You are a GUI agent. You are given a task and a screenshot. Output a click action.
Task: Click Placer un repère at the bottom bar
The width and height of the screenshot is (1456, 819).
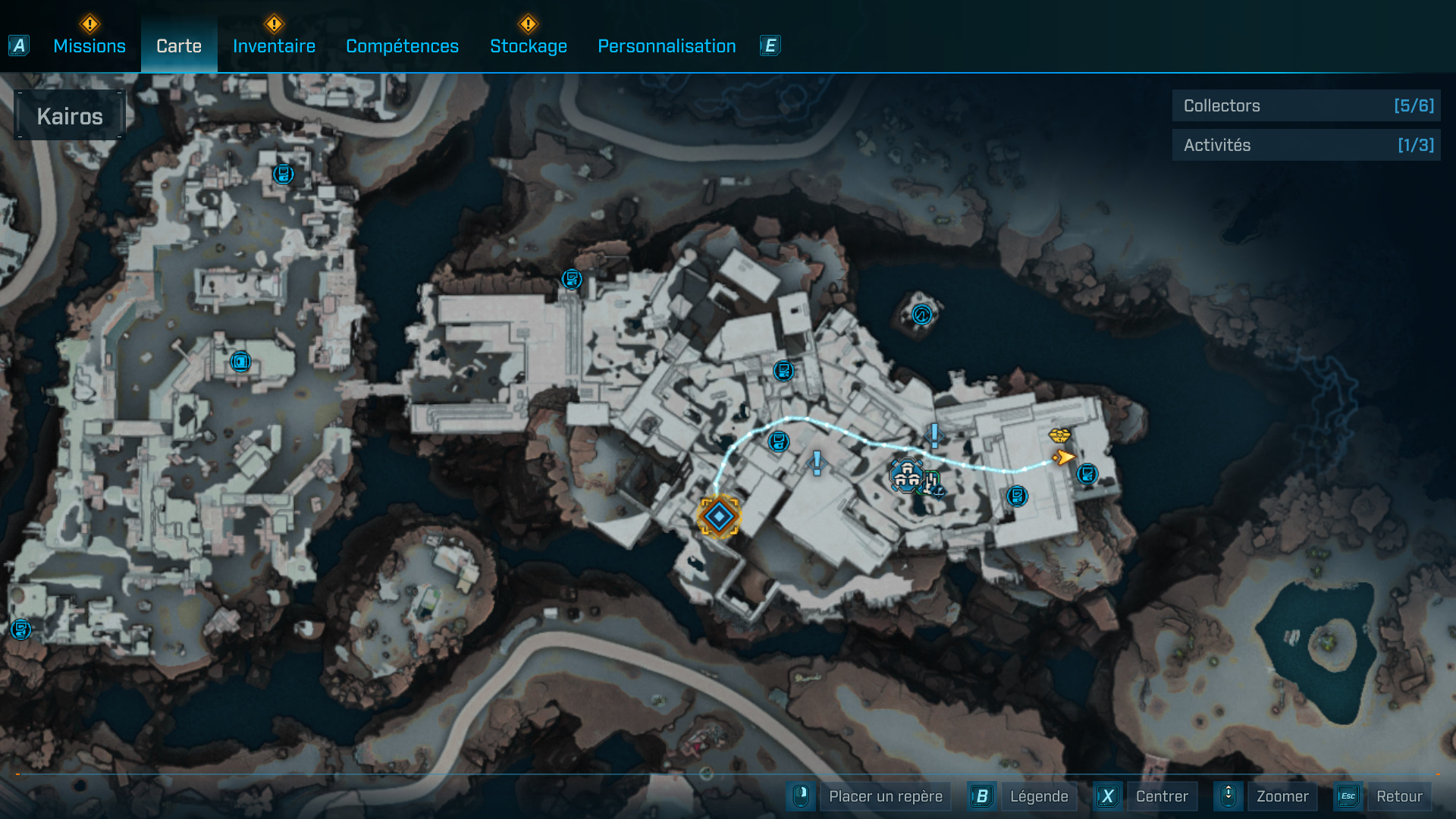[884, 796]
